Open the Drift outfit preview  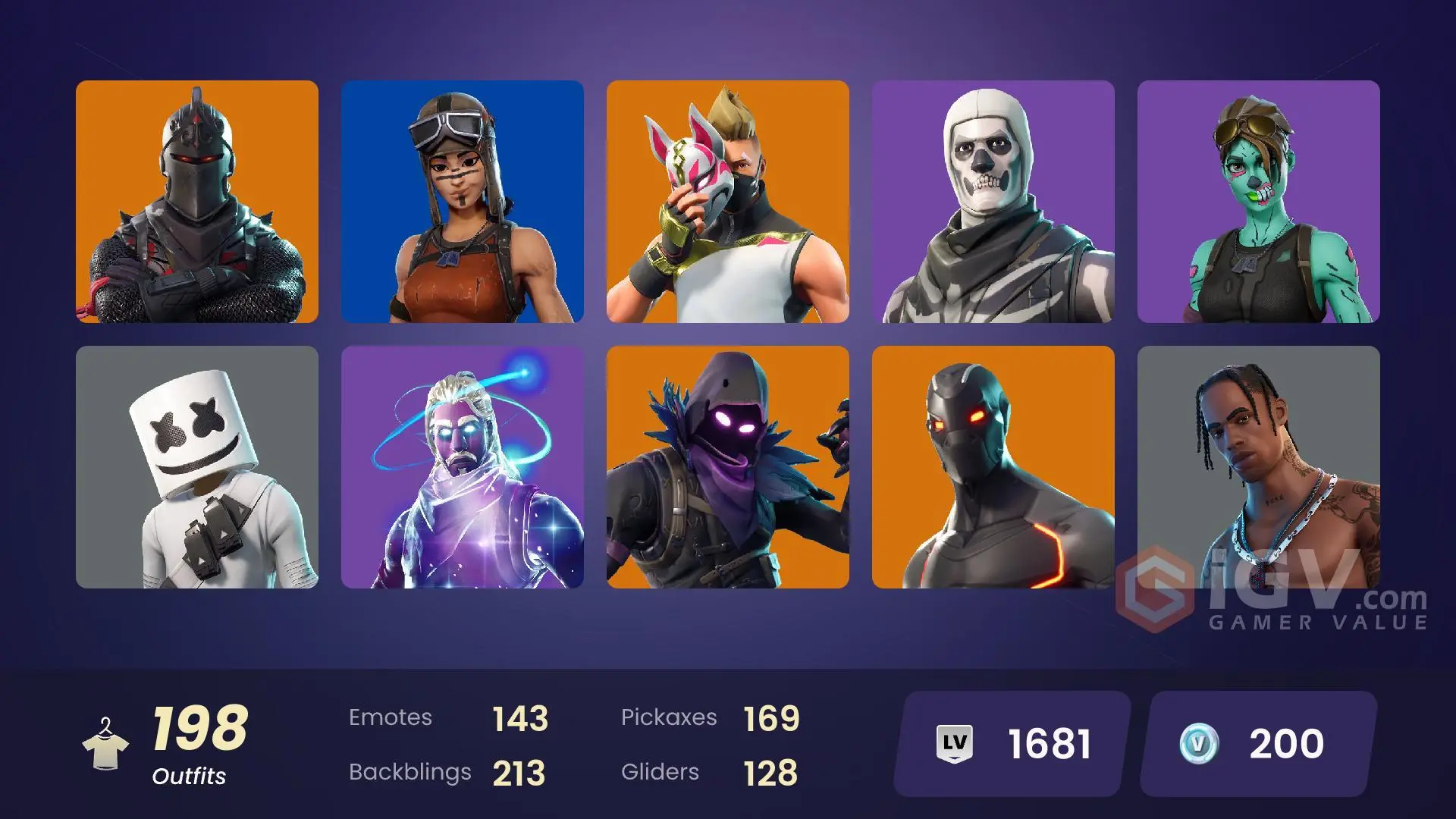coord(728,201)
